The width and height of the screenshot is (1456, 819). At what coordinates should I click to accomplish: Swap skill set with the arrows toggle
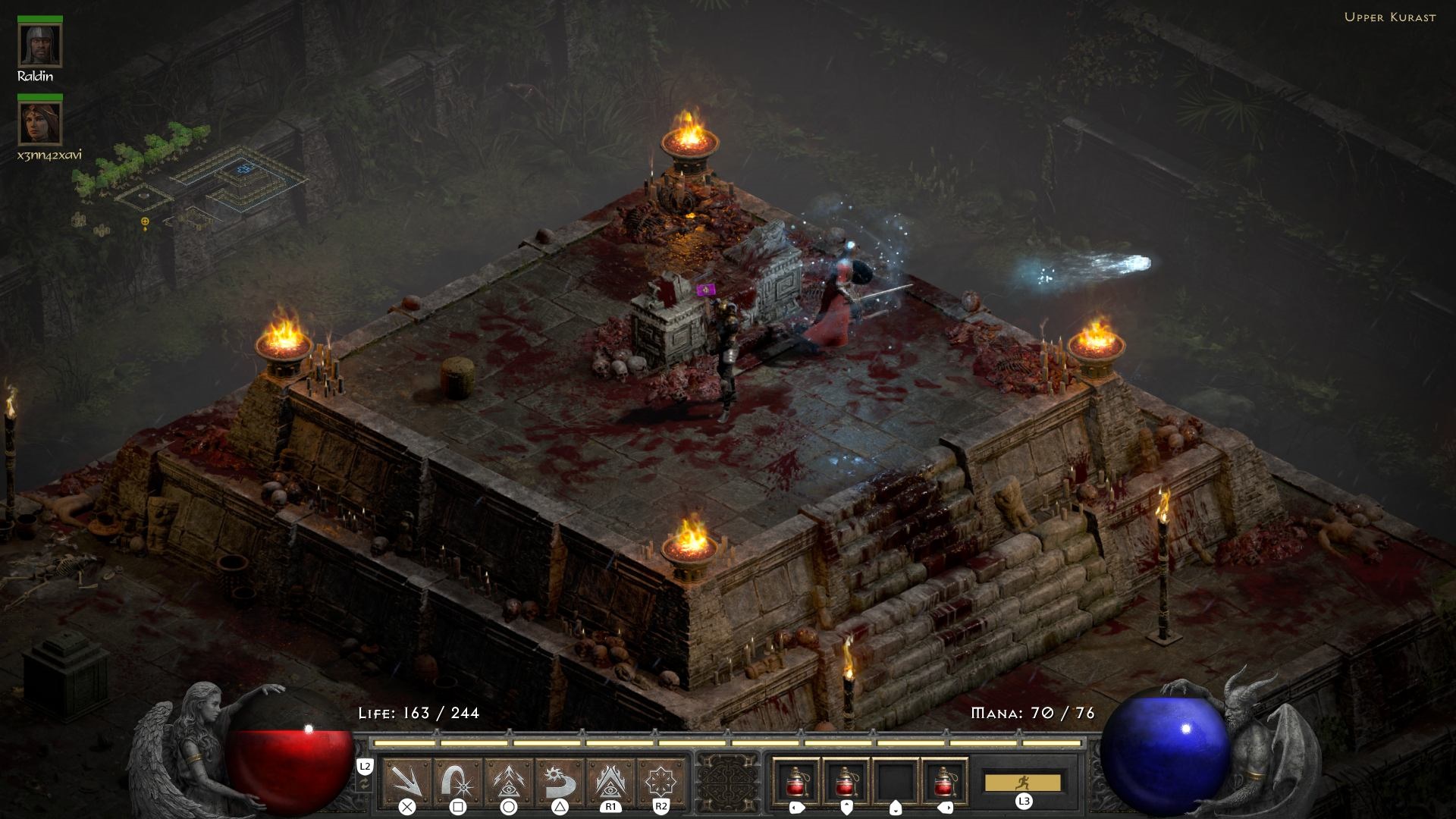(x=365, y=783)
